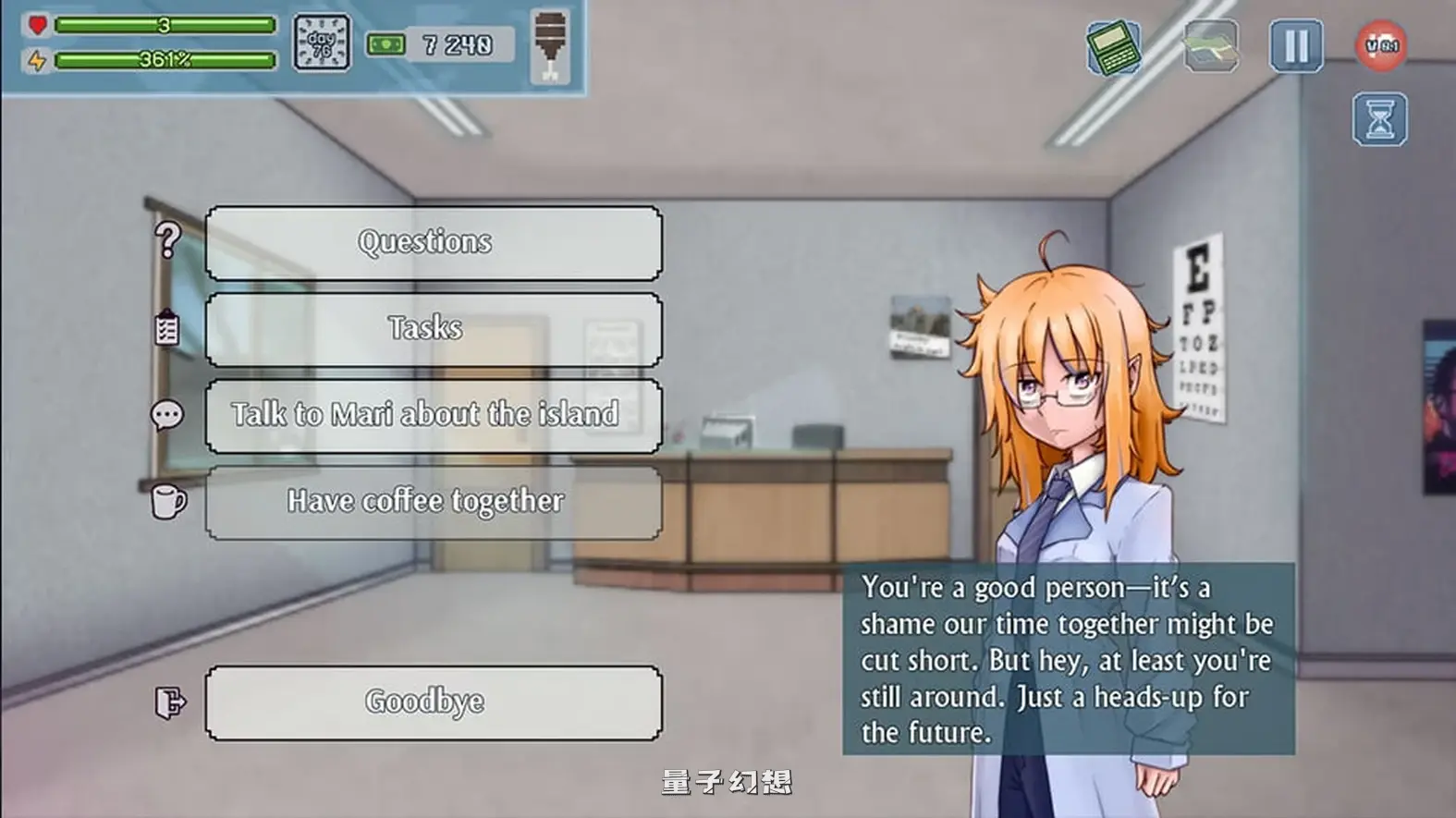Screen dimensions: 1456x818
Task: Open the Day 76 calendar icon
Action: coord(322,43)
